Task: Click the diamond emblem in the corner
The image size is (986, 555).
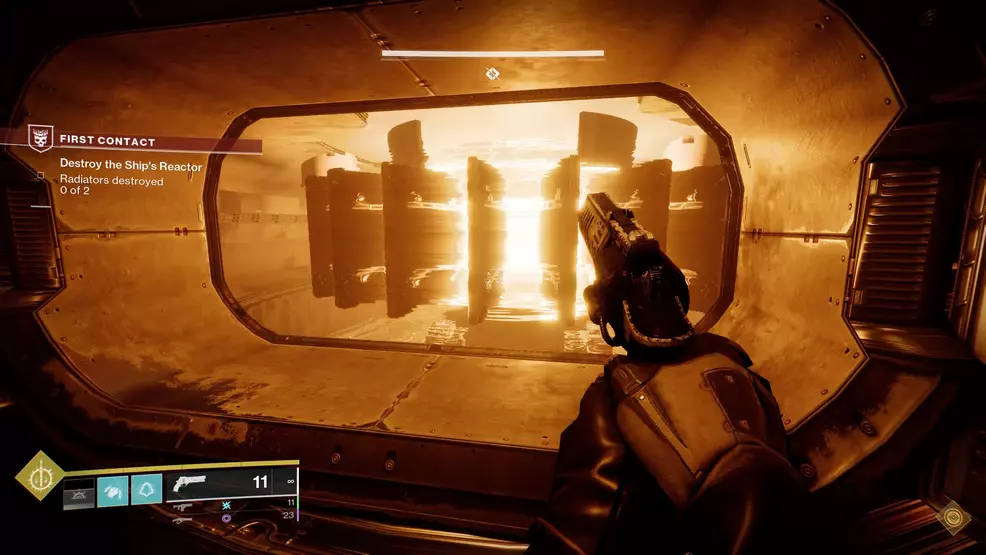Action: 953,518
